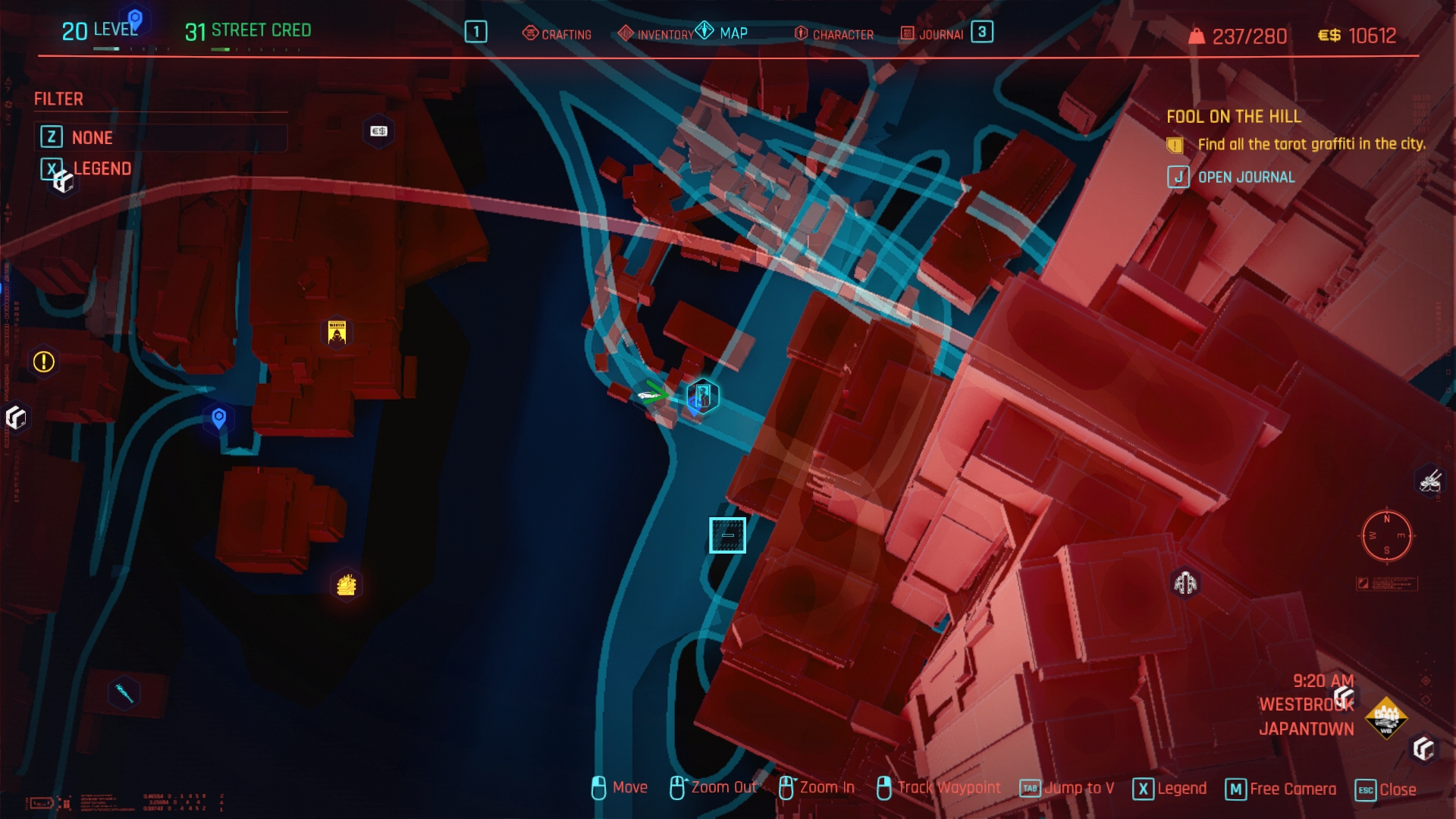Viewport: 1456px width, 819px height.
Task: Click the yellow fist brawl marker
Action: (347, 585)
